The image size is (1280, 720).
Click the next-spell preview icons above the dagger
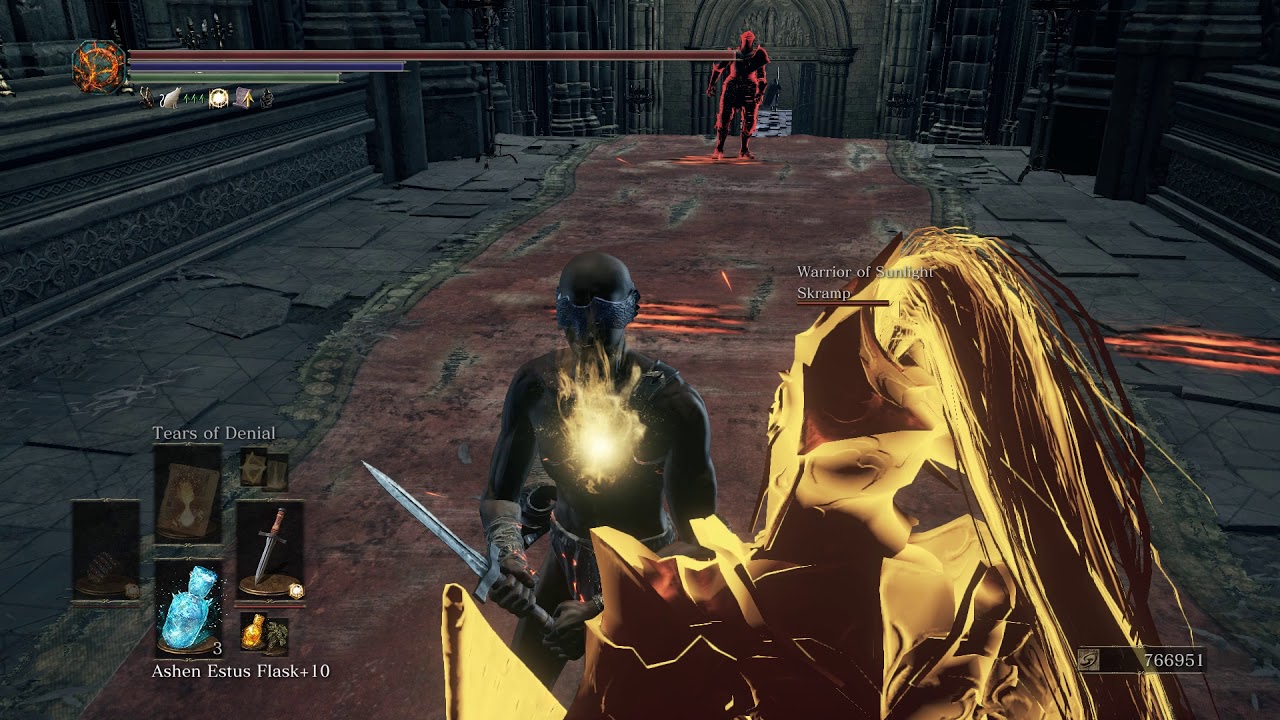click(x=264, y=471)
